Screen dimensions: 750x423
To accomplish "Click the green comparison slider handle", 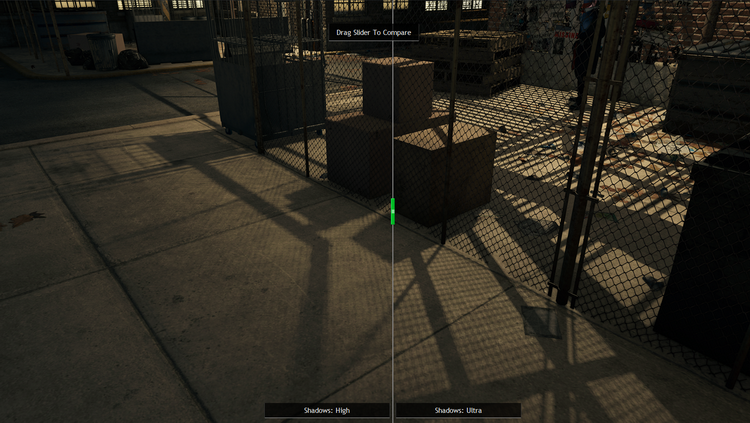I will pos(393,210).
